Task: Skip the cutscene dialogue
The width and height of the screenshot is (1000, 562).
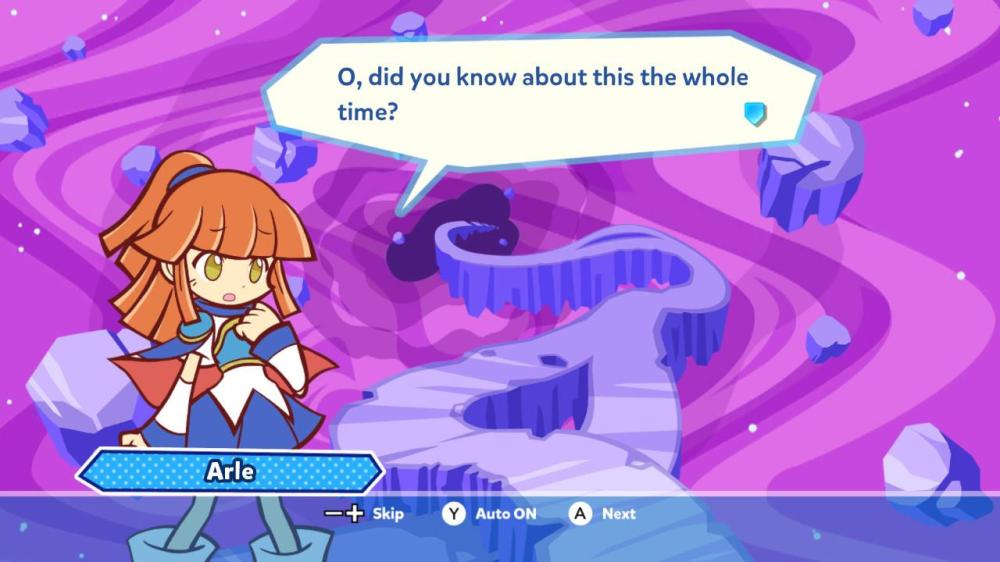Action: click(366, 513)
